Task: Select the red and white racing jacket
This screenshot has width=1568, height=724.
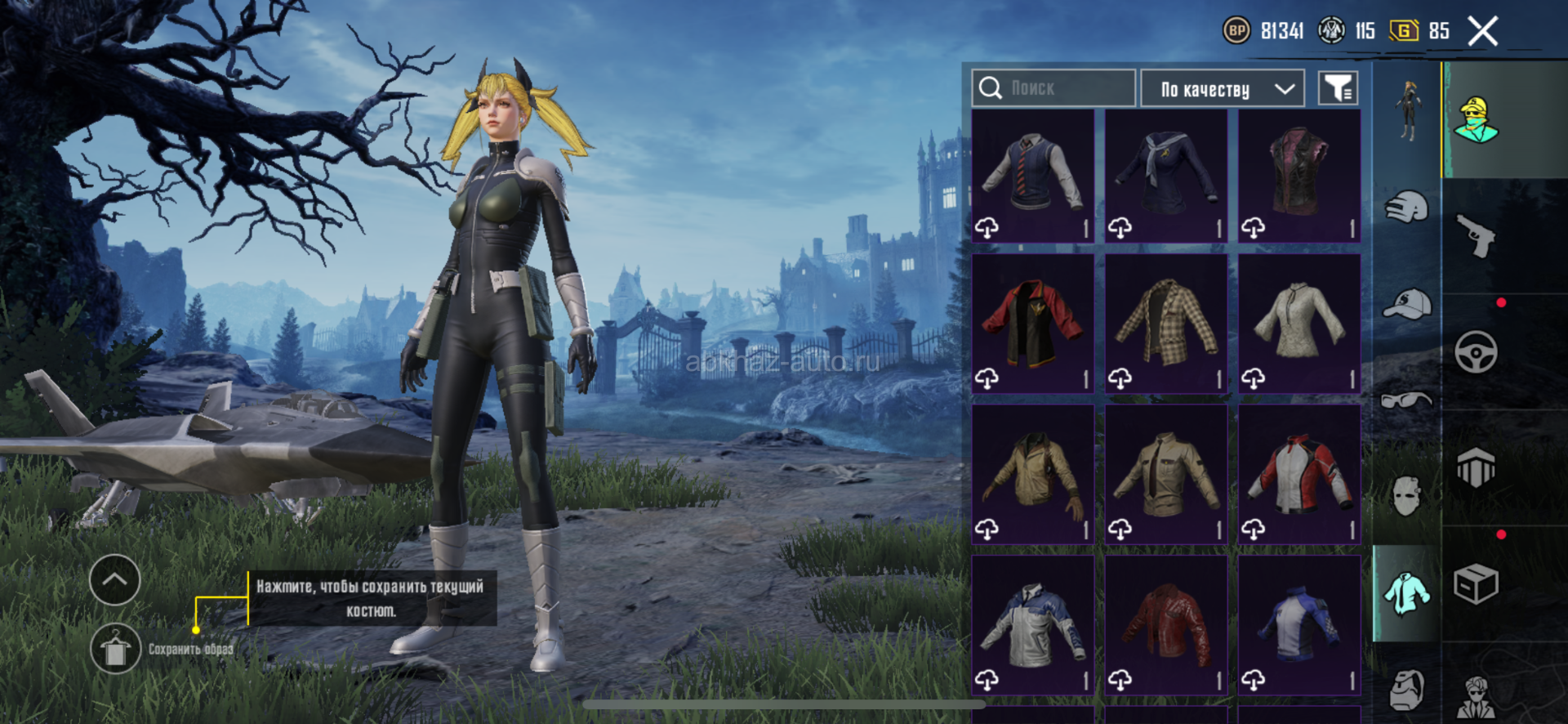Action: pos(1299,474)
